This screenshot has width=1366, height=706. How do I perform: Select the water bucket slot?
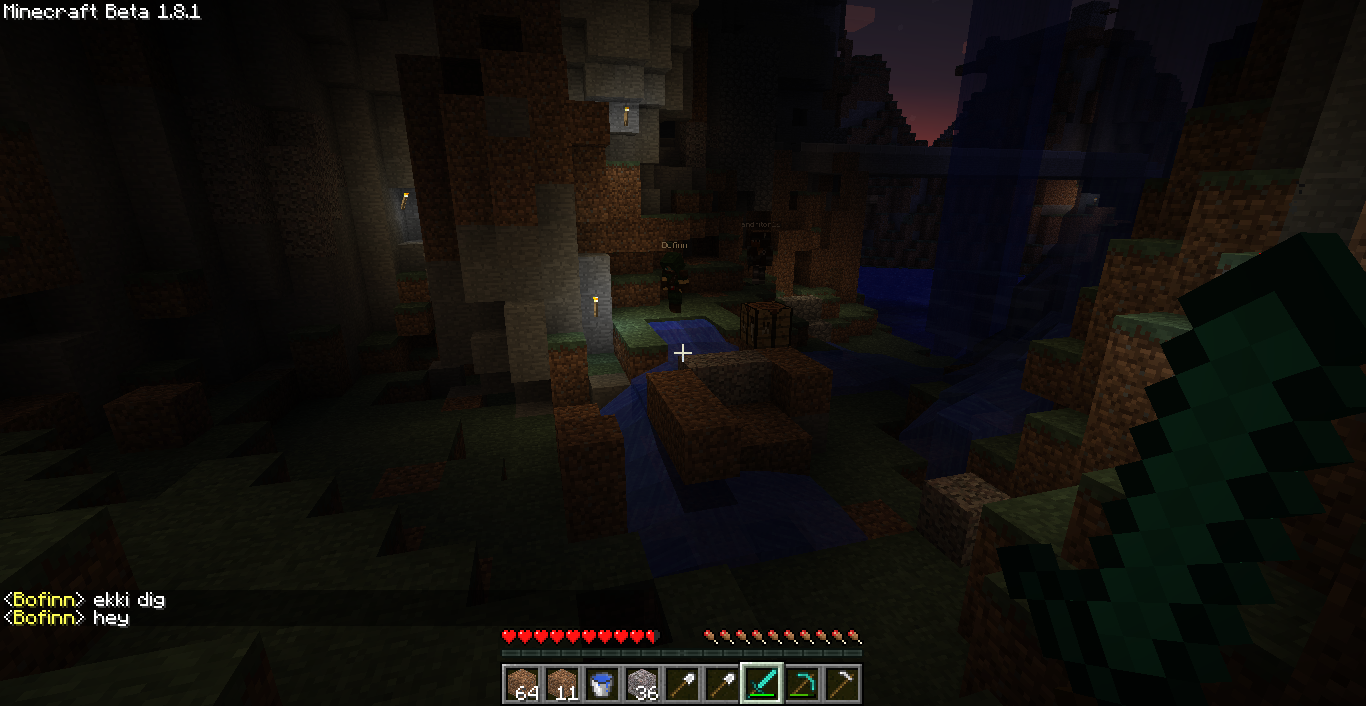(602, 684)
